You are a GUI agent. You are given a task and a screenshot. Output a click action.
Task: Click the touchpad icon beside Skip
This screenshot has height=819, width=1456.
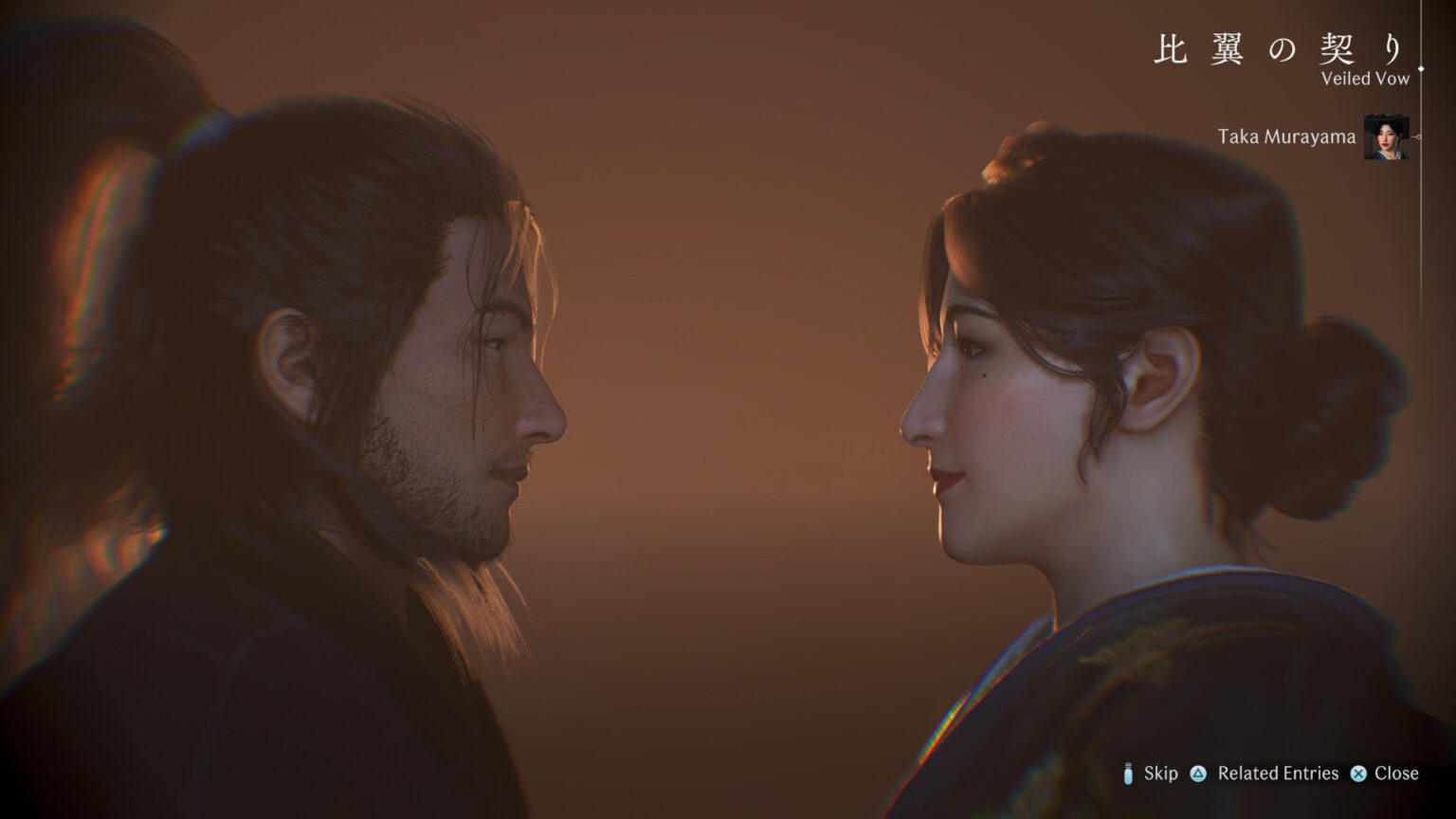pos(1128,773)
